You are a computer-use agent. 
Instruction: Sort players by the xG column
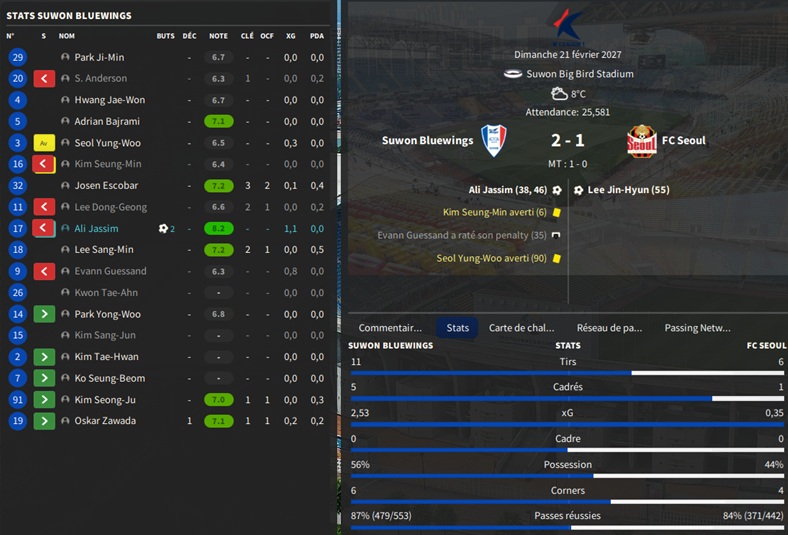pos(290,36)
